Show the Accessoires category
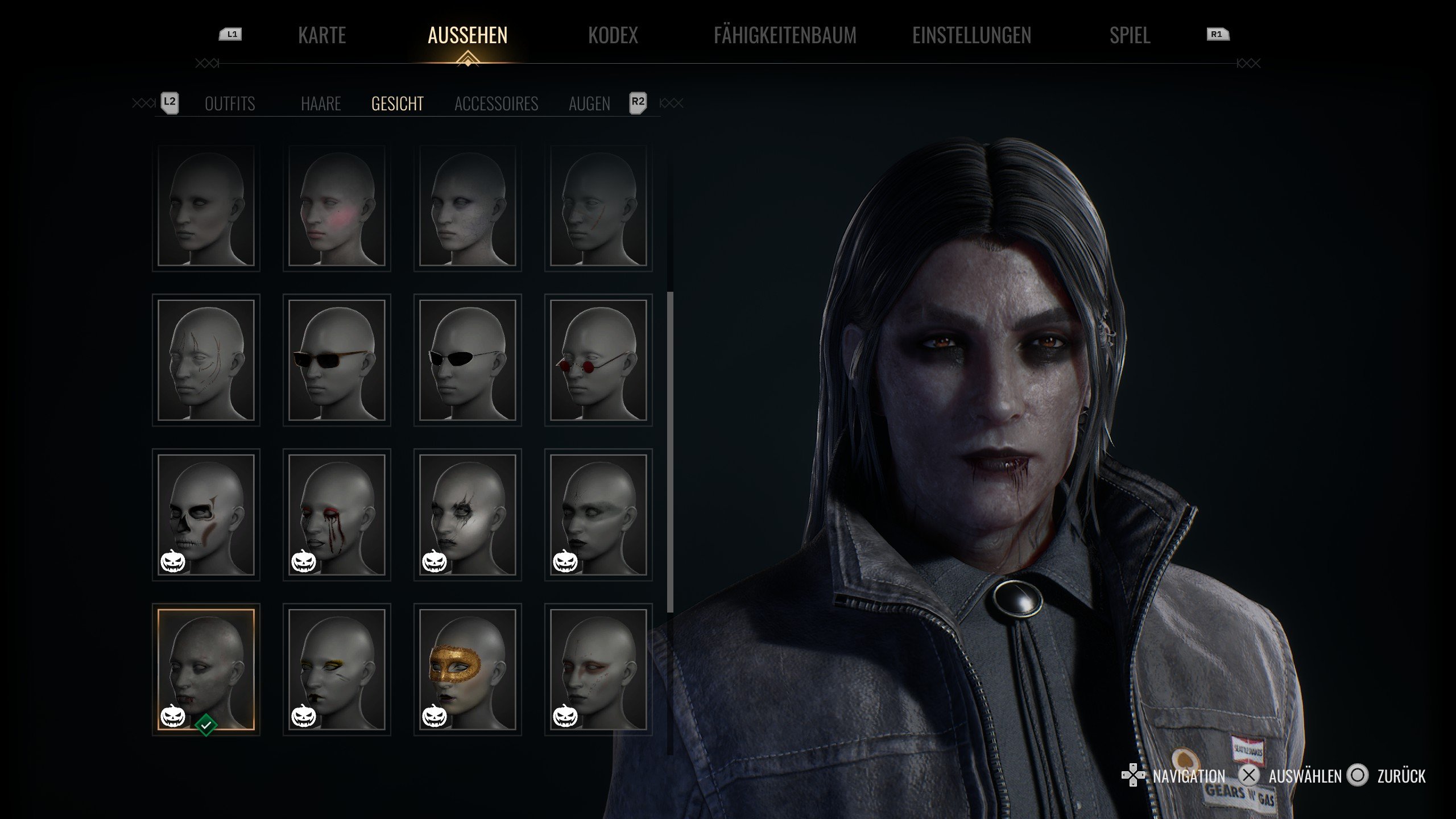Screen dimensions: 1456x819 496,104
